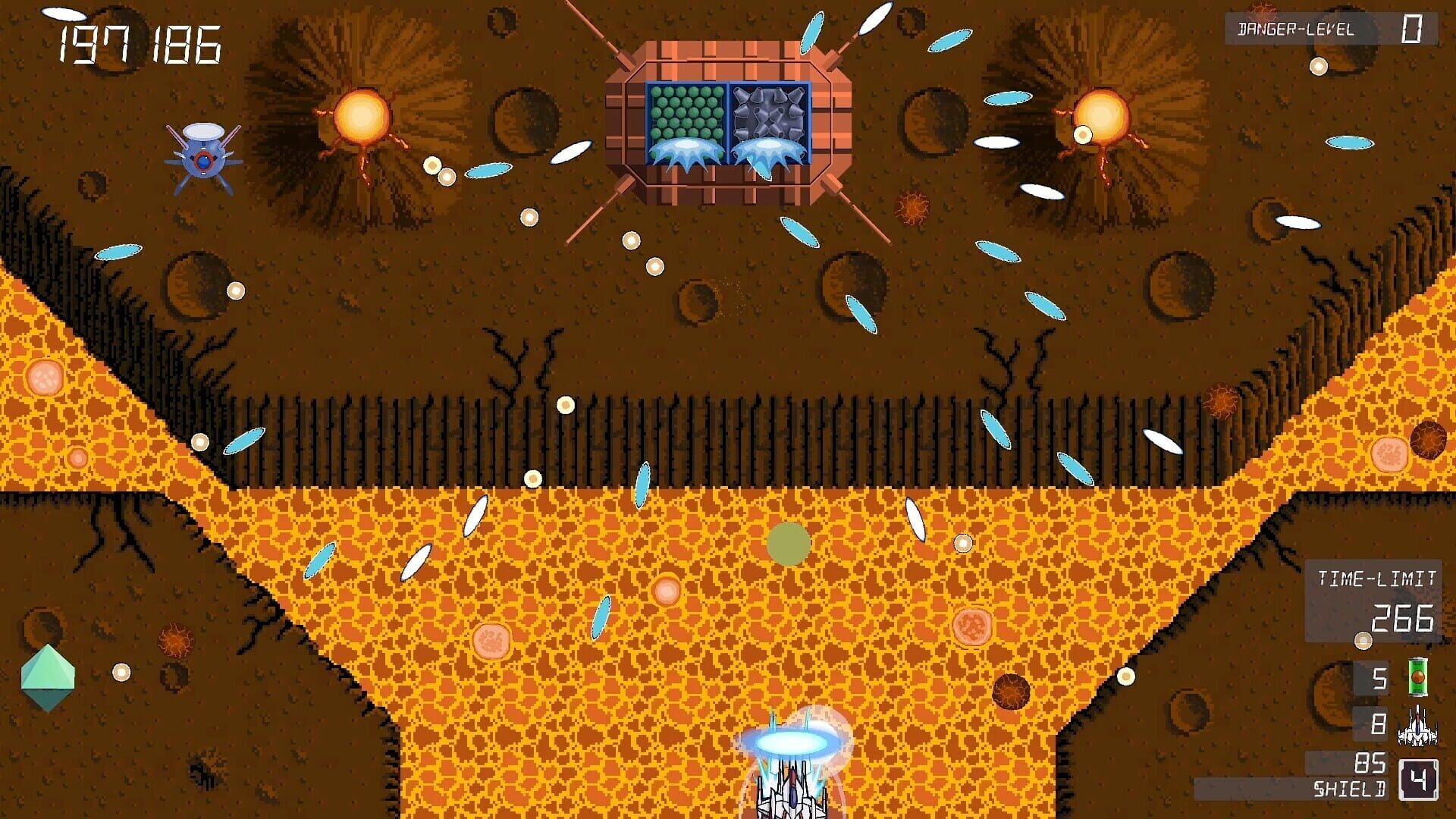Click the spare ship lives icon
This screenshot has width=1456, height=819.
point(1417,726)
